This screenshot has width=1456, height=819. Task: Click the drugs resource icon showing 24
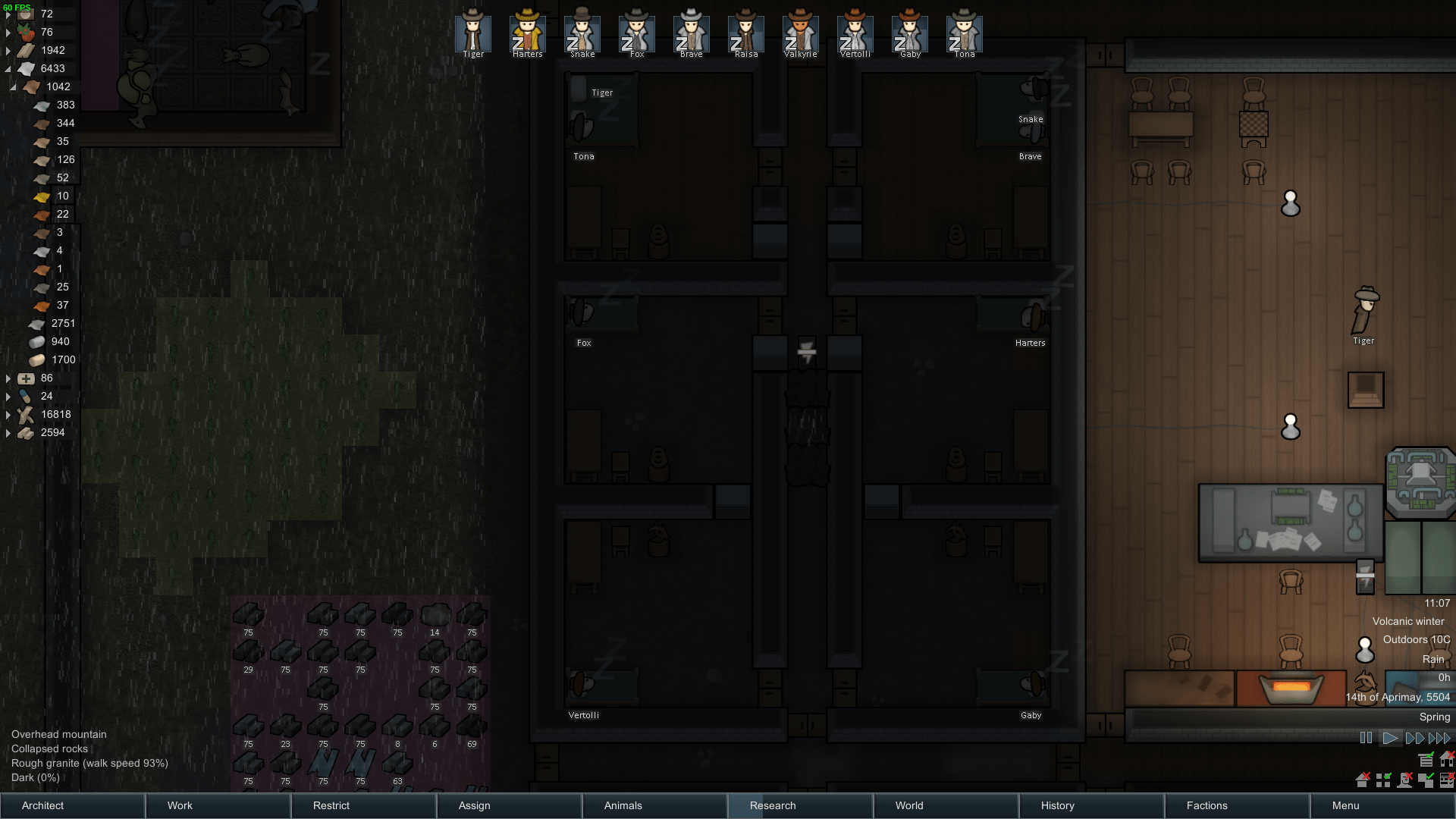click(24, 396)
